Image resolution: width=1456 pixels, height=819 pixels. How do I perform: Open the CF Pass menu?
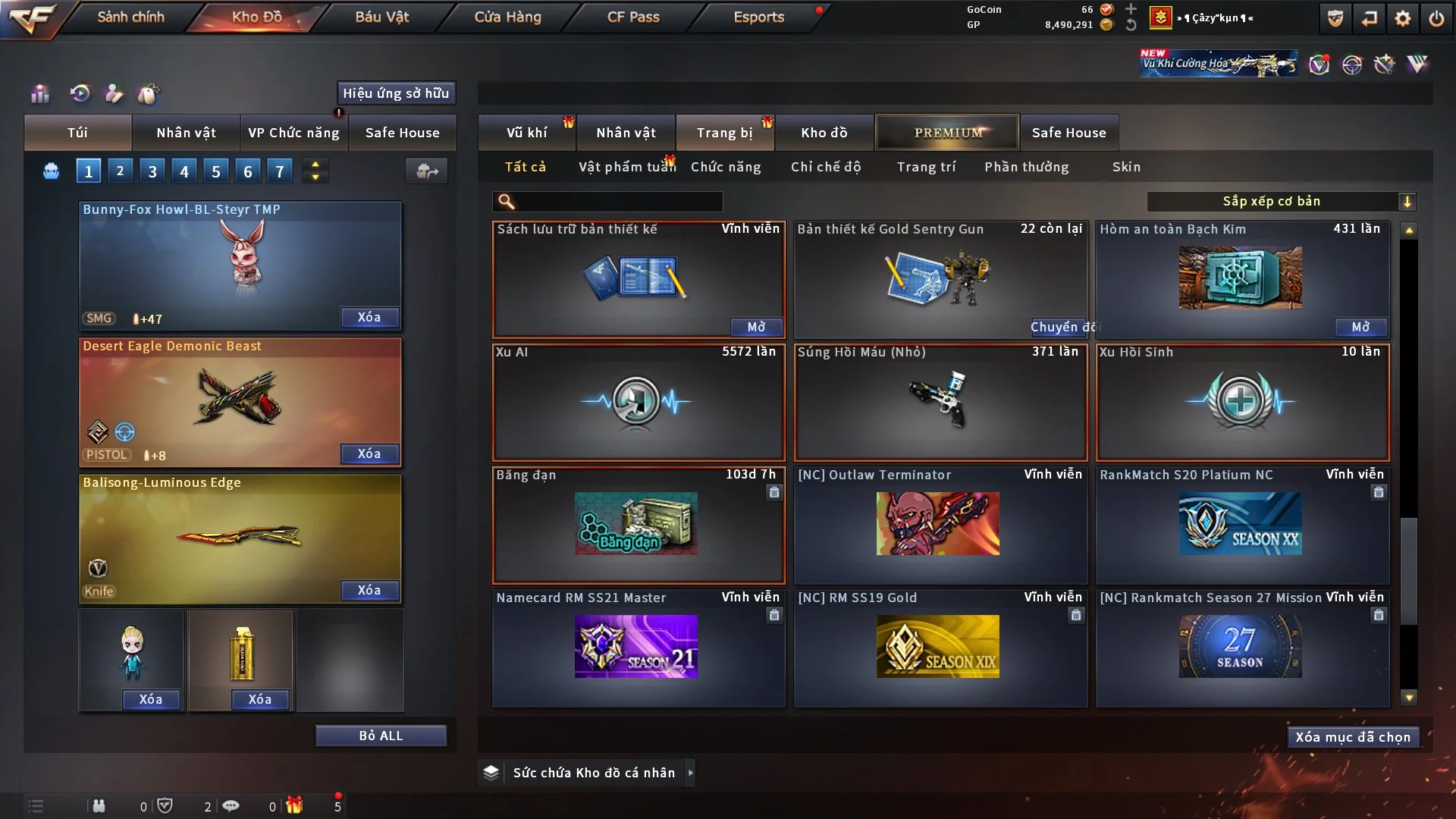coord(633,17)
